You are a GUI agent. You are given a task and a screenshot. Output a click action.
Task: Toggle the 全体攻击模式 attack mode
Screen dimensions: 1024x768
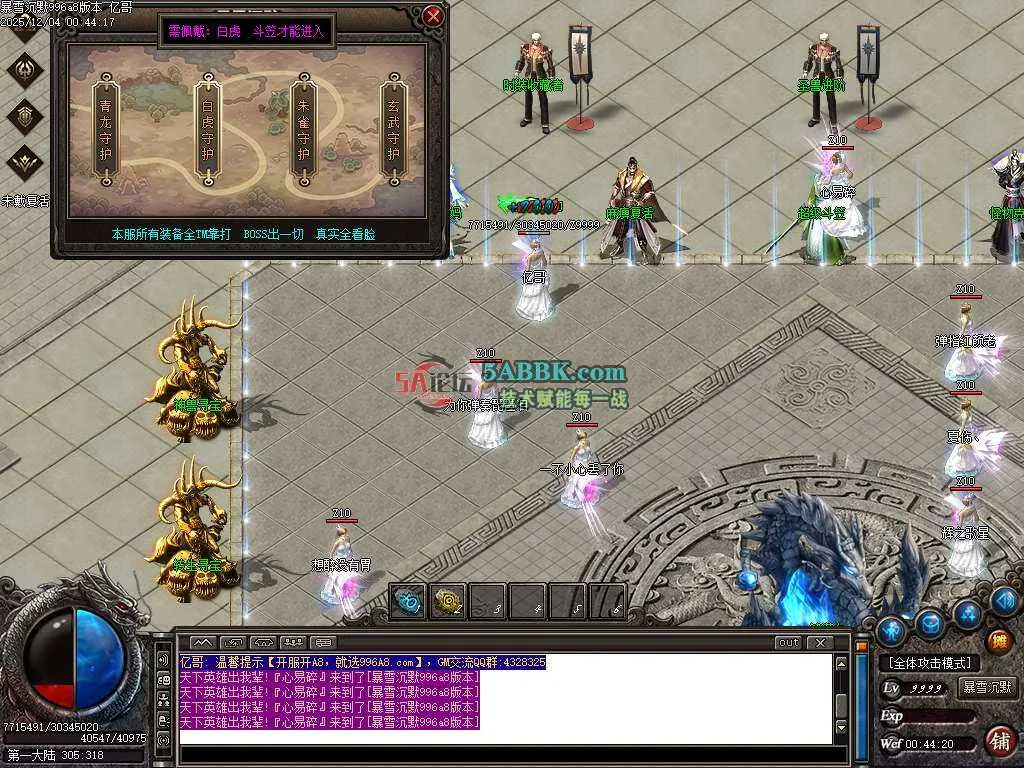coord(929,663)
